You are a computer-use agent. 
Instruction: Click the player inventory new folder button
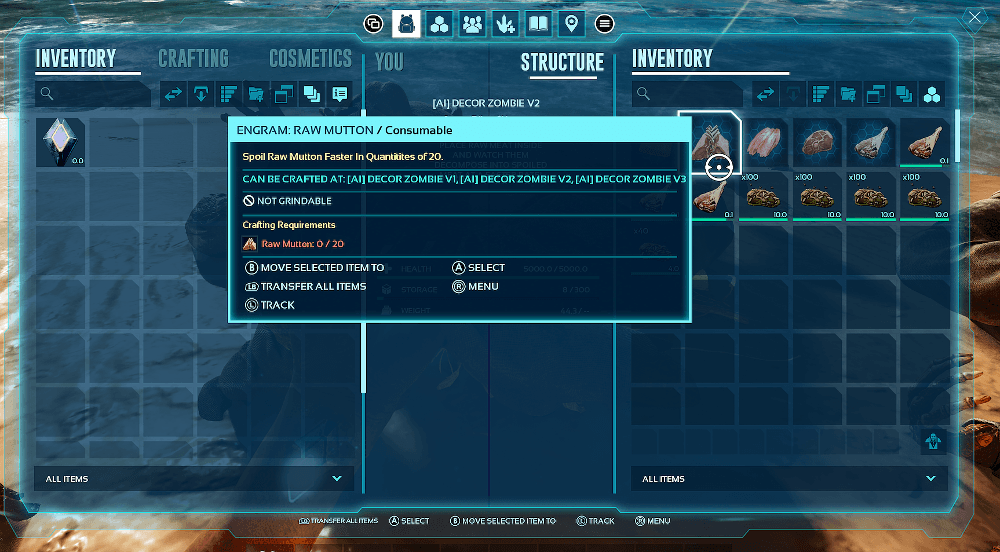click(x=256, y=94)
